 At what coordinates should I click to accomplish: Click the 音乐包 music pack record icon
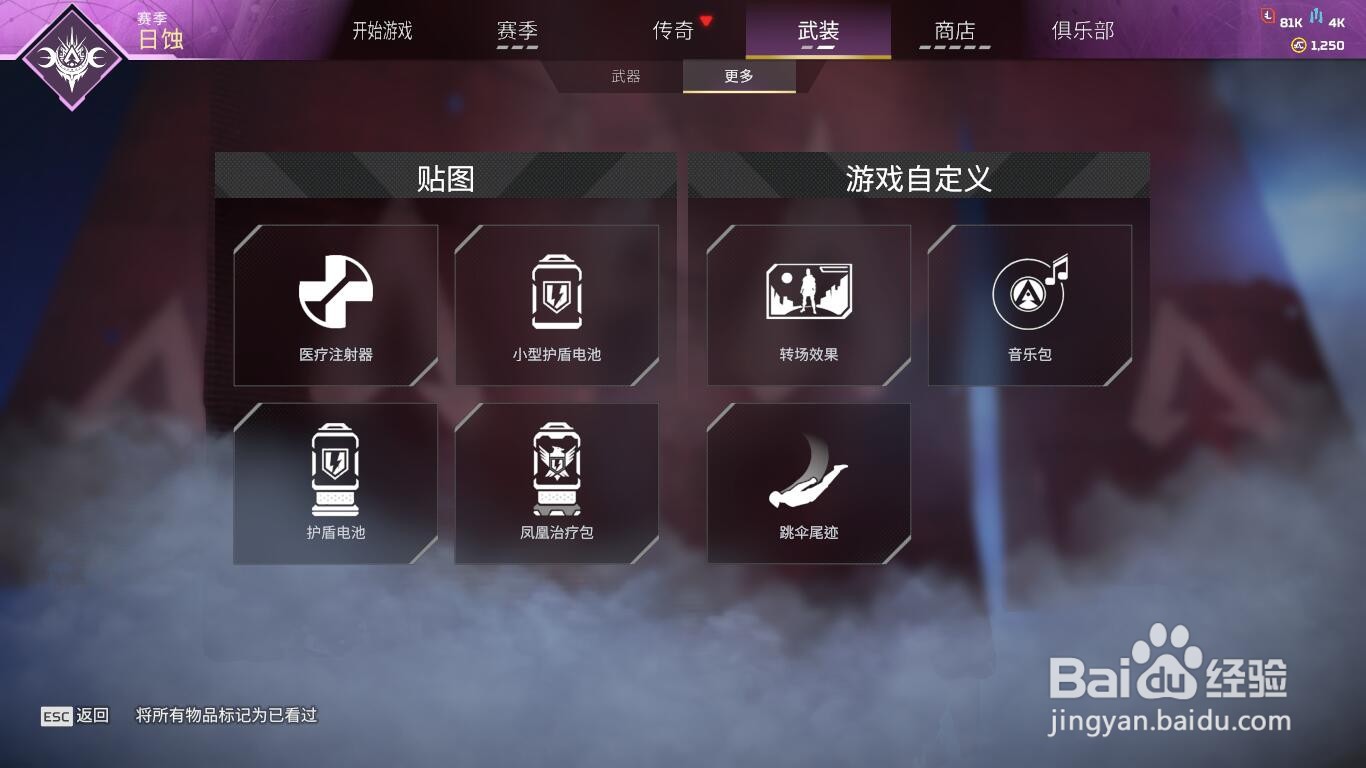tap(1031, 292)
